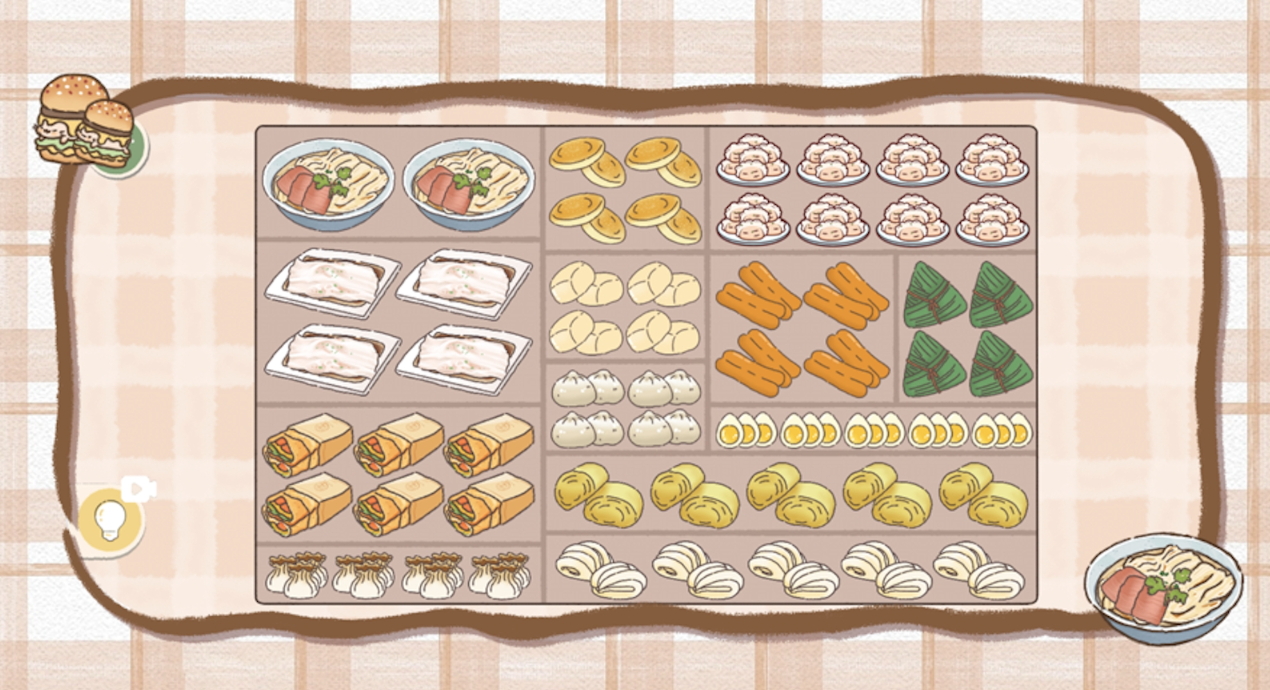Select the golden pancakes compartment

(x=625, y=188)
